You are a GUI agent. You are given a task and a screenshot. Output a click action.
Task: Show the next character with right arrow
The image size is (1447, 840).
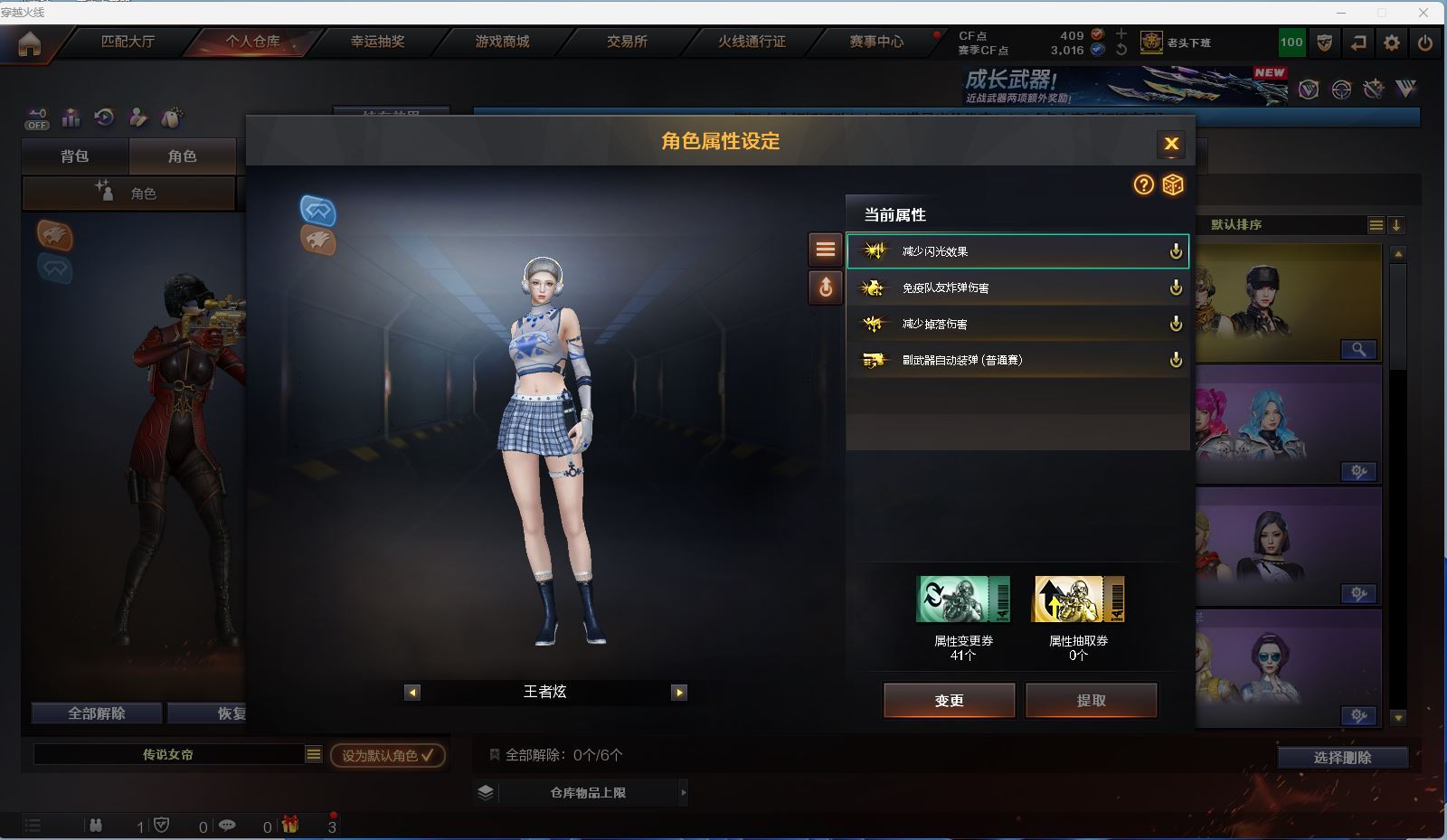tap(679, 693)
